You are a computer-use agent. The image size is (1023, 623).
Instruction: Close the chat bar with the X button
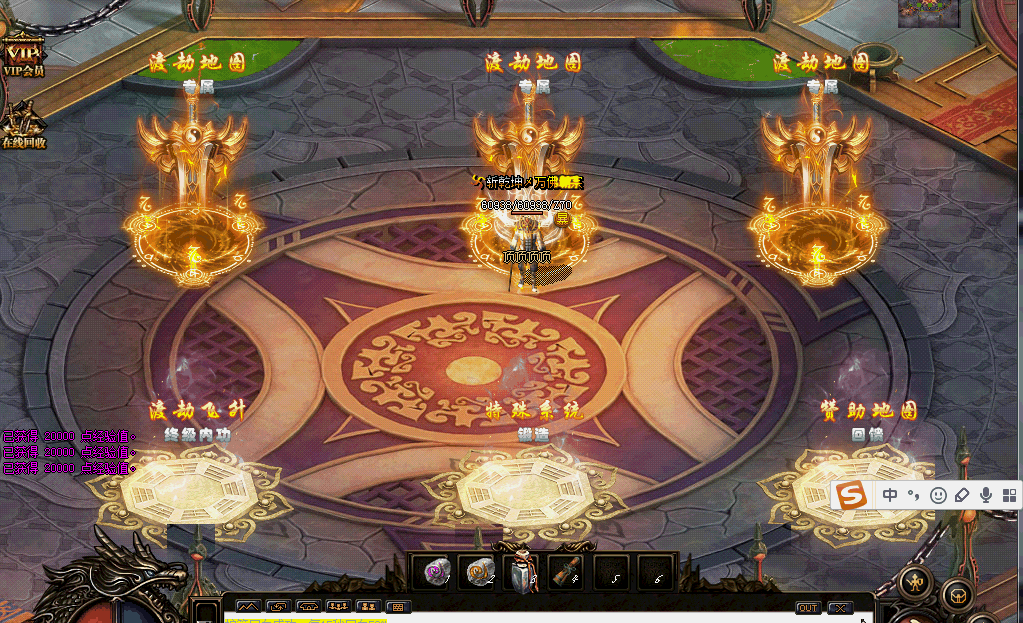coord(840,608)
